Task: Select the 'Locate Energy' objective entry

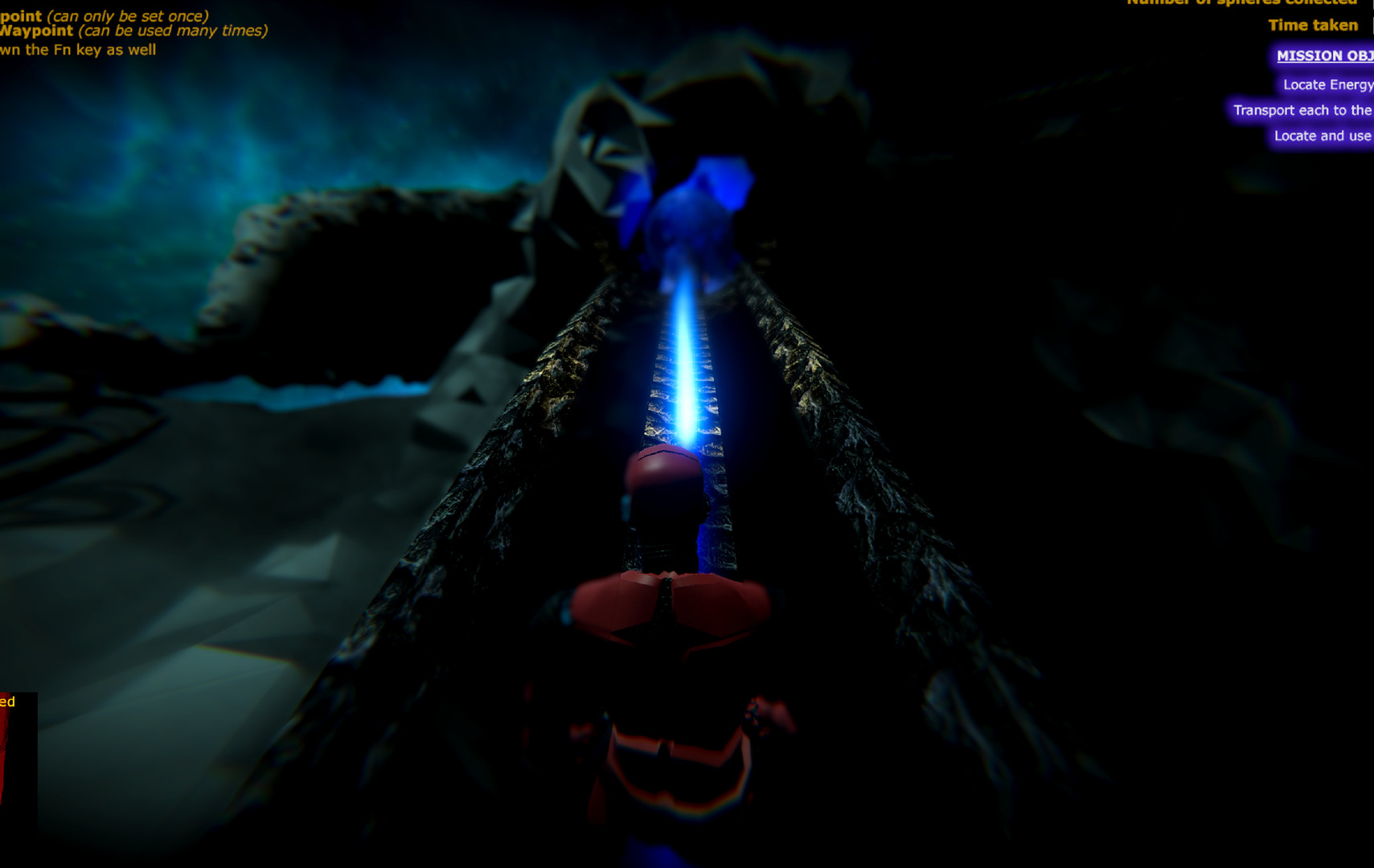Action: (x=1327, y=84)
